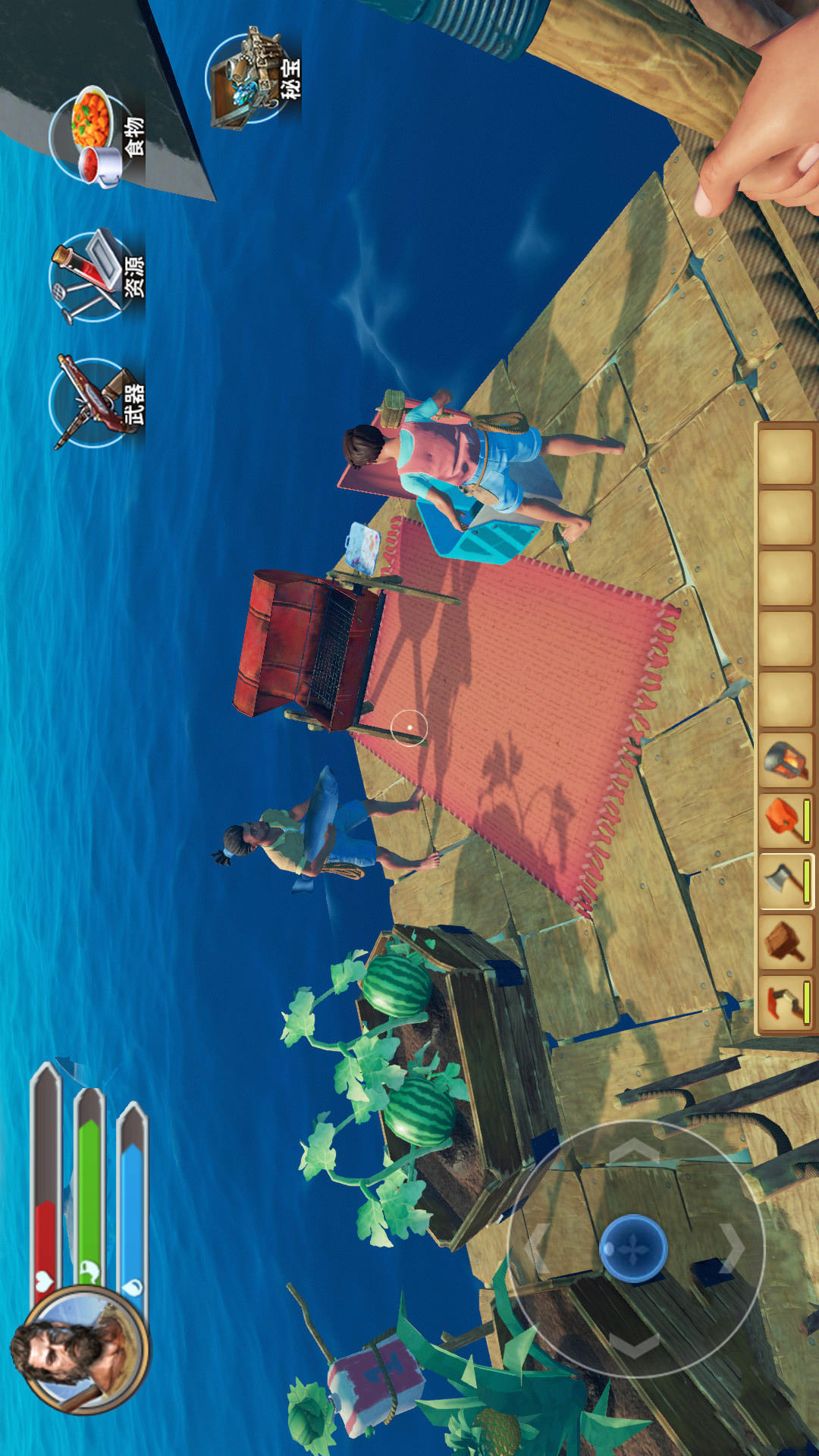819x1456 pixels.
Task: Select the wooden hammer hotbar slot
Action: pos(786,942)
